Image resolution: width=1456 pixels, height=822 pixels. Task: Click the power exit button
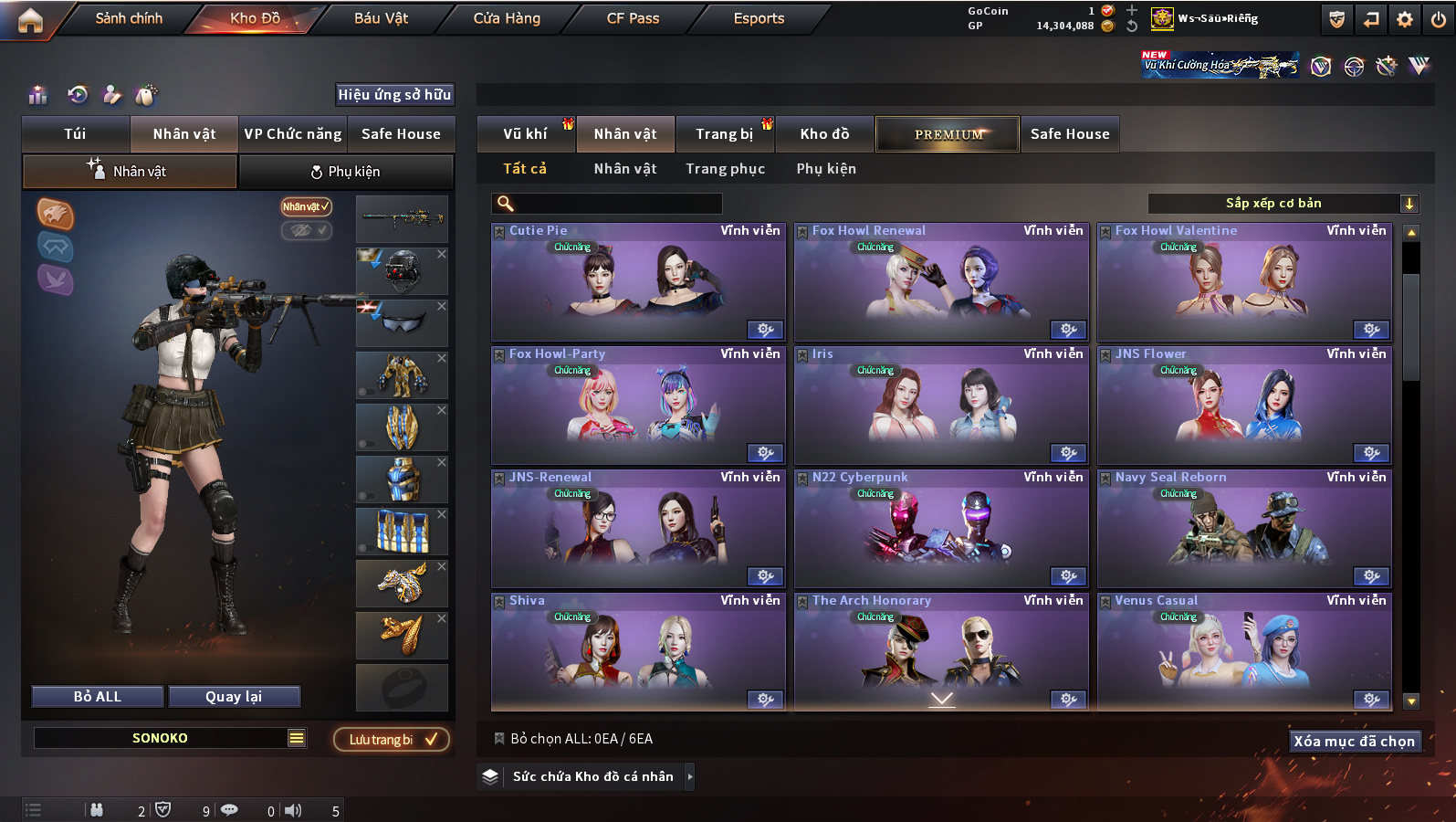coord(1439,19)
